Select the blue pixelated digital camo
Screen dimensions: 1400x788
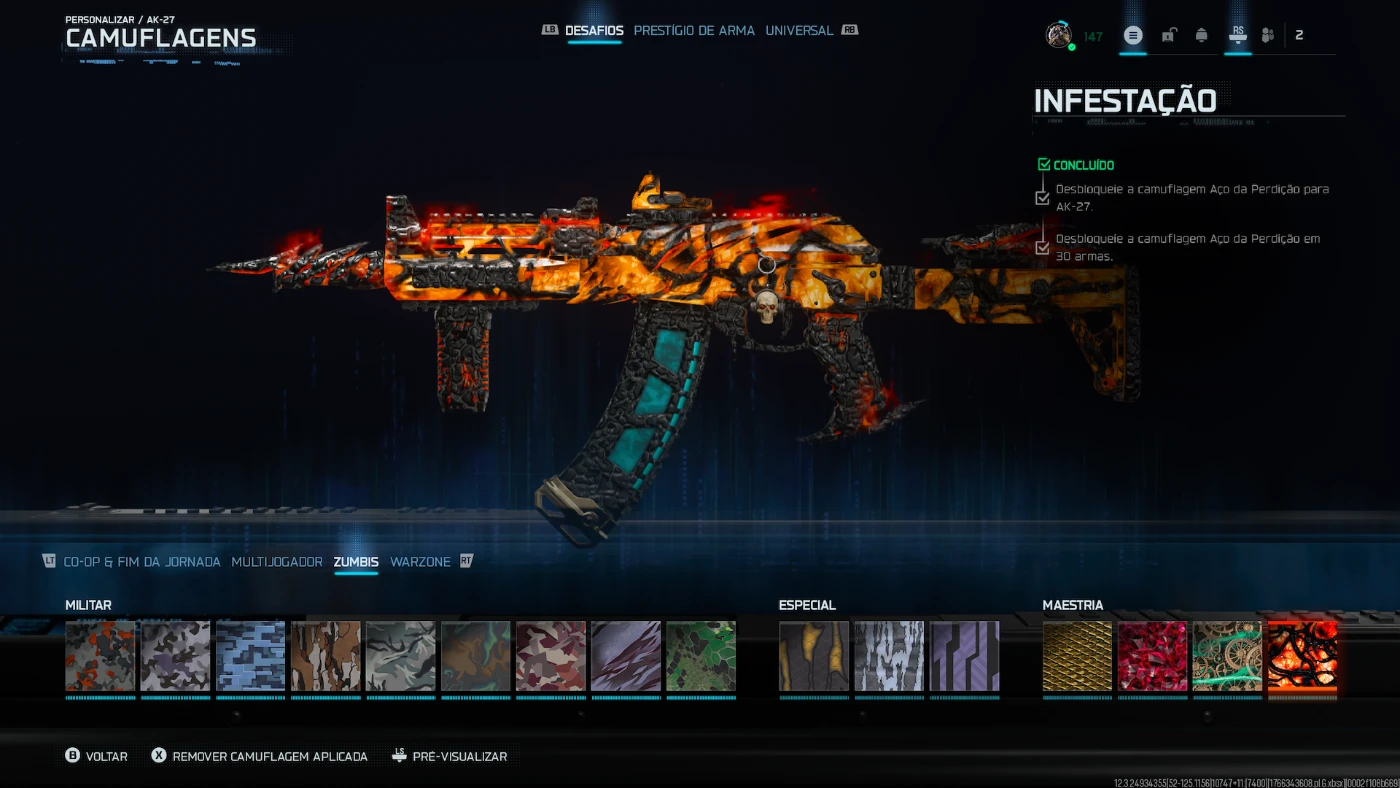(x=250, y=656)
